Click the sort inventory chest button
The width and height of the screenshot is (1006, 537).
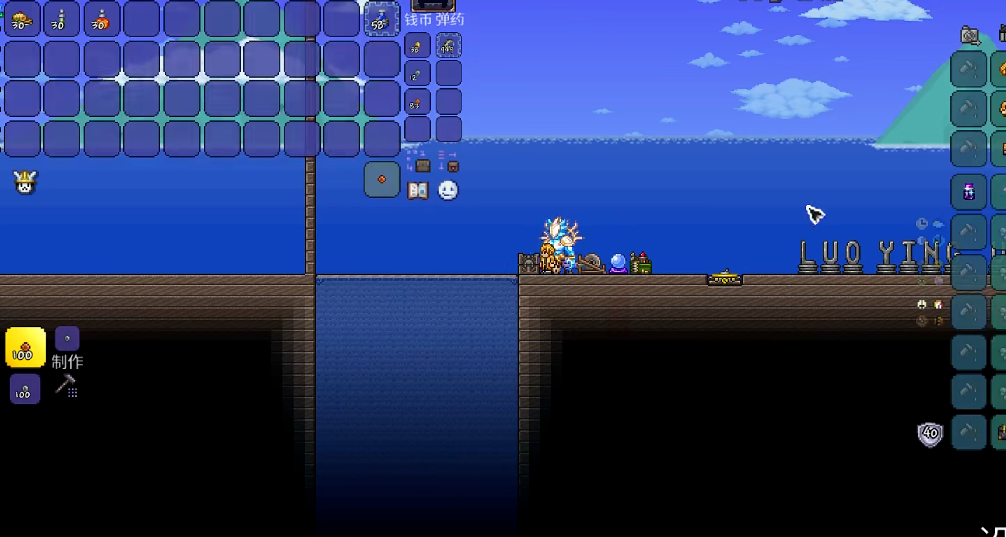[449, 161]
